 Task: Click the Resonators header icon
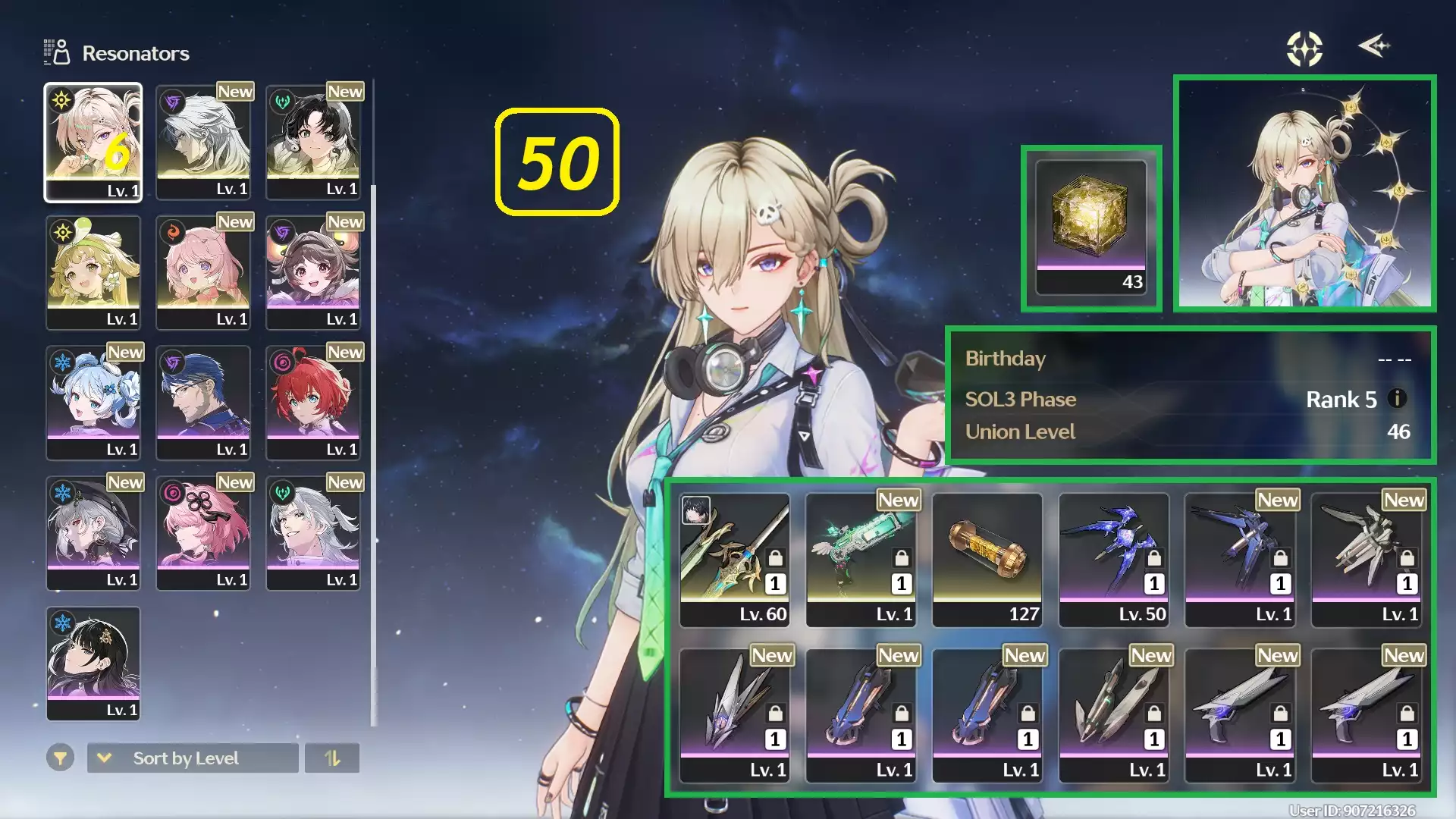56,52
